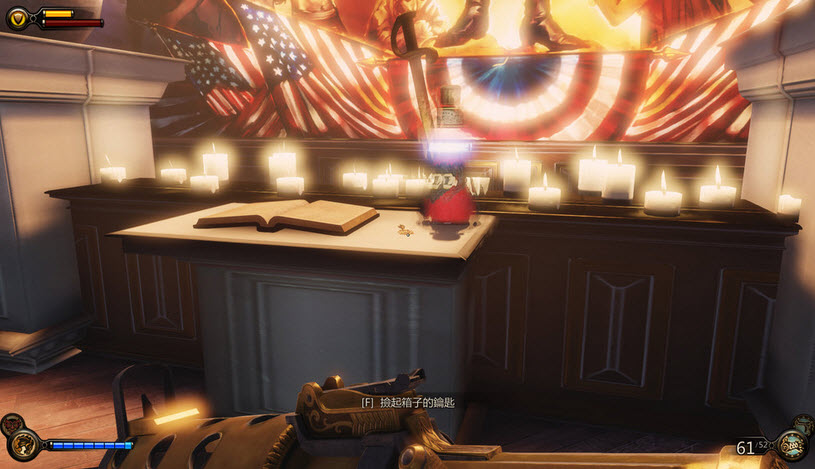Switch to the secondary red vigor icon
The width and height of the screenshot is (815, 469).
[11, 423]
